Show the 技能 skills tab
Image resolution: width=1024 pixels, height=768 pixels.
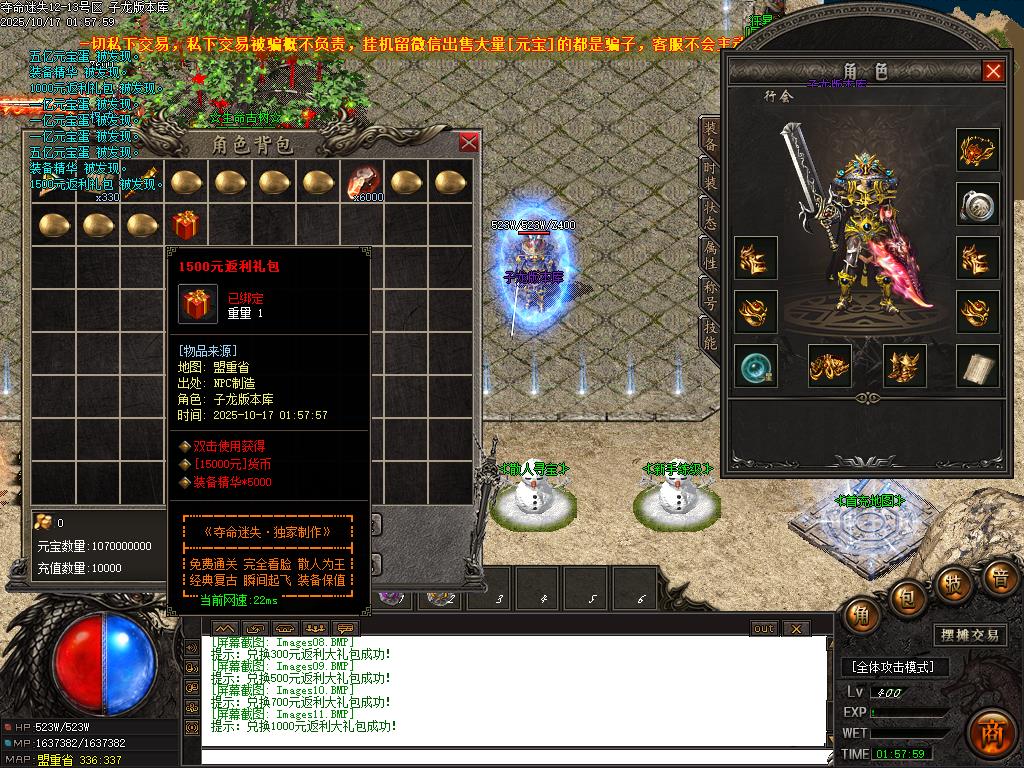[709, 335]
